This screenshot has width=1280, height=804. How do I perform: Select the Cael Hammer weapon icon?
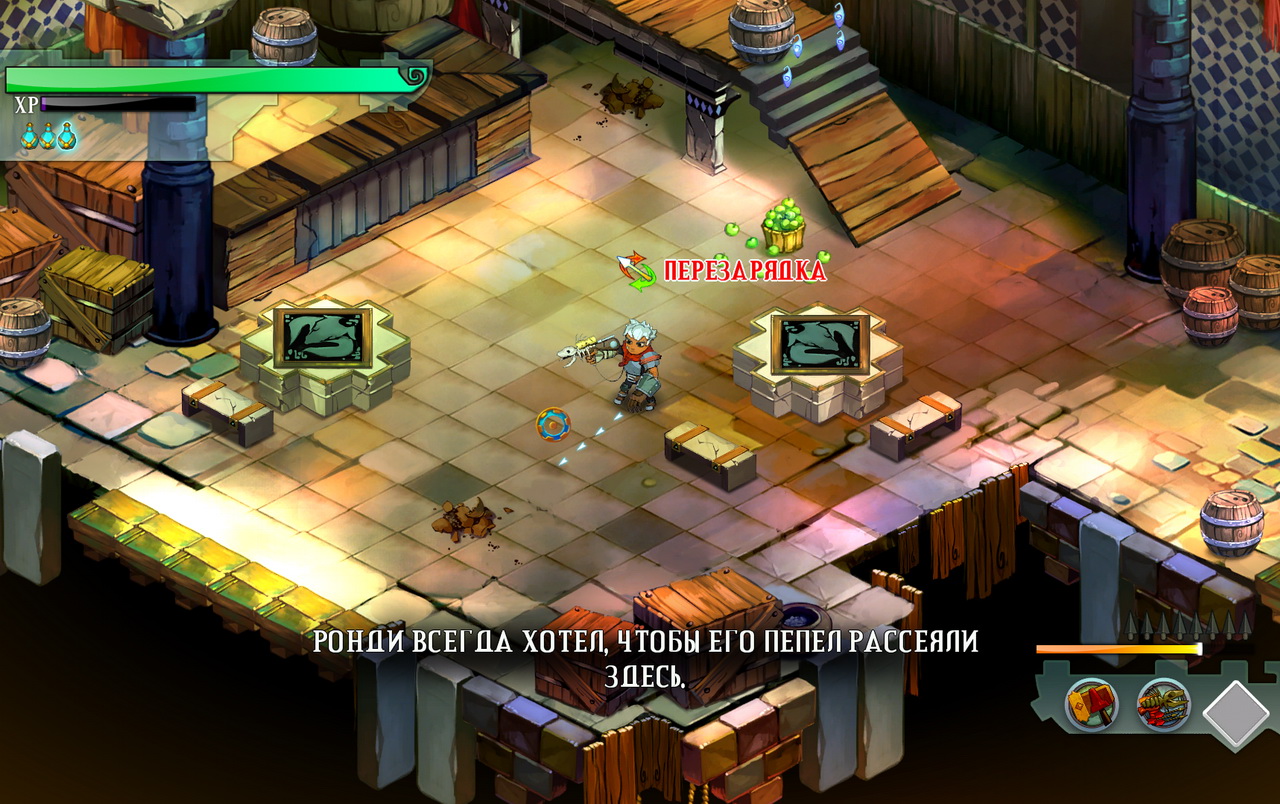1091,705
